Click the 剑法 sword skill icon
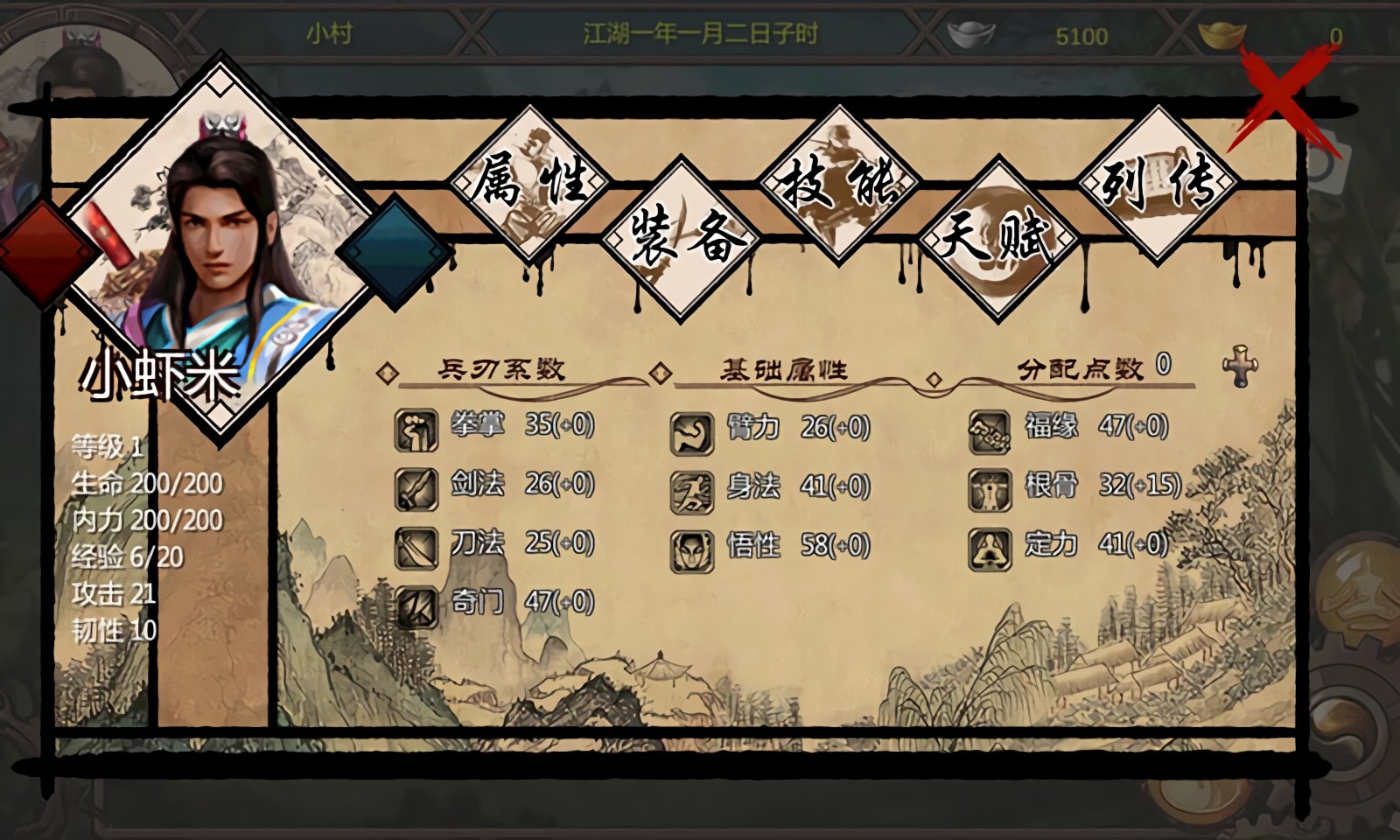The width and height of the screenshot is (1400, 840). click(x=417, y=488)
